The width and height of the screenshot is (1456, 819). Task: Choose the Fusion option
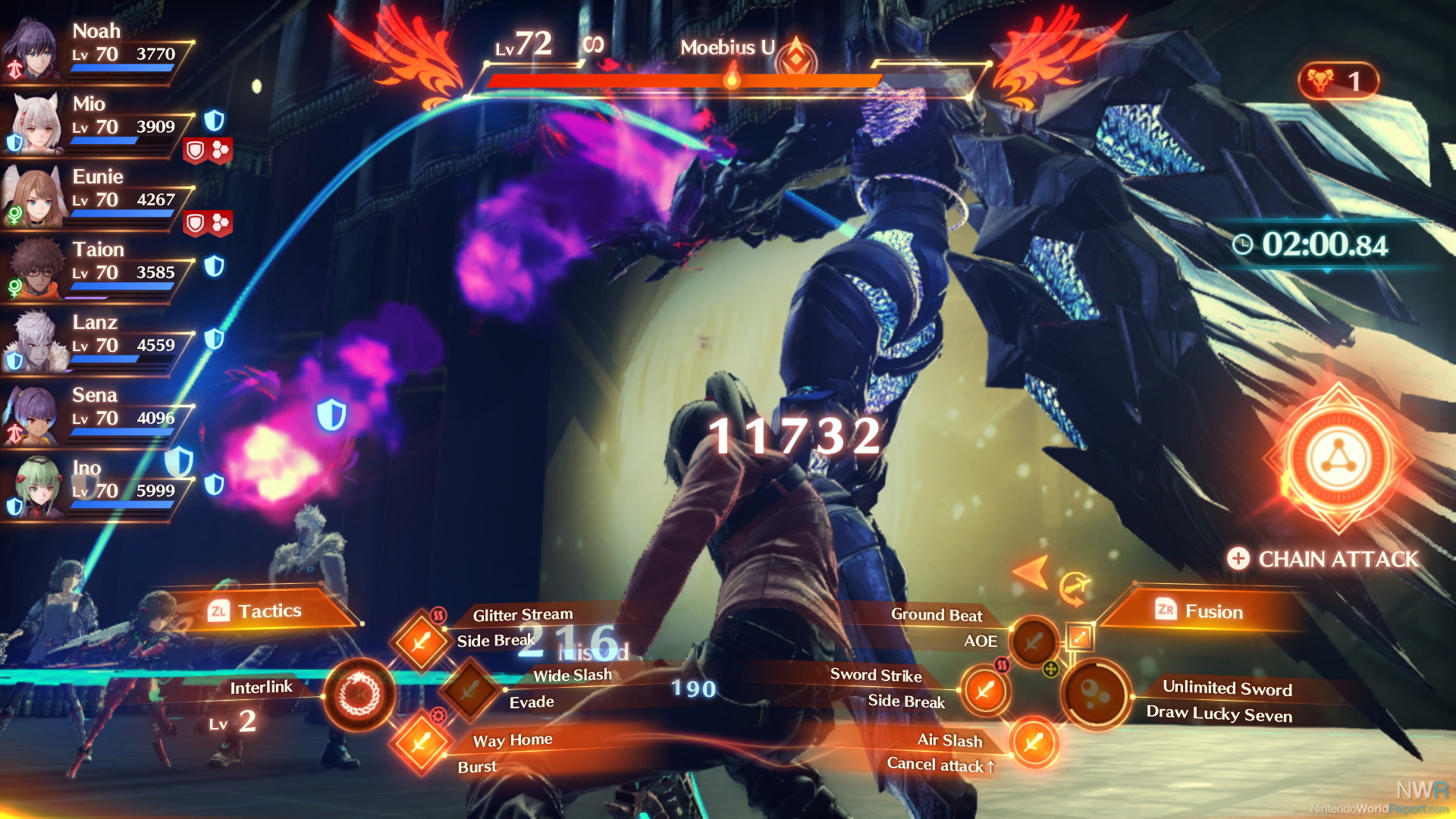point(1213,612)
